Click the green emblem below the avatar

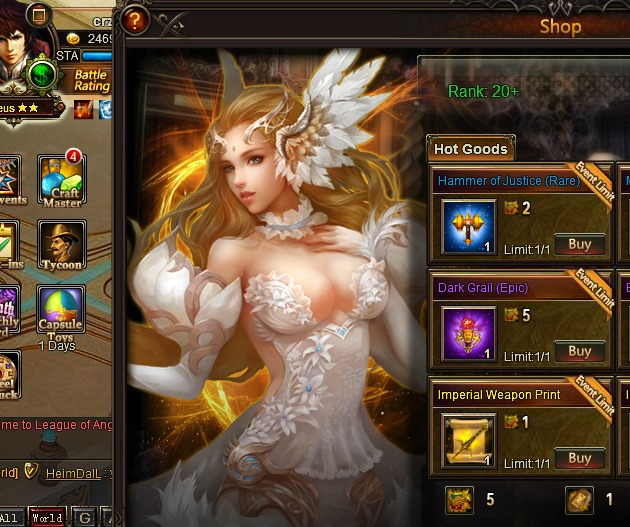point(42,75)
